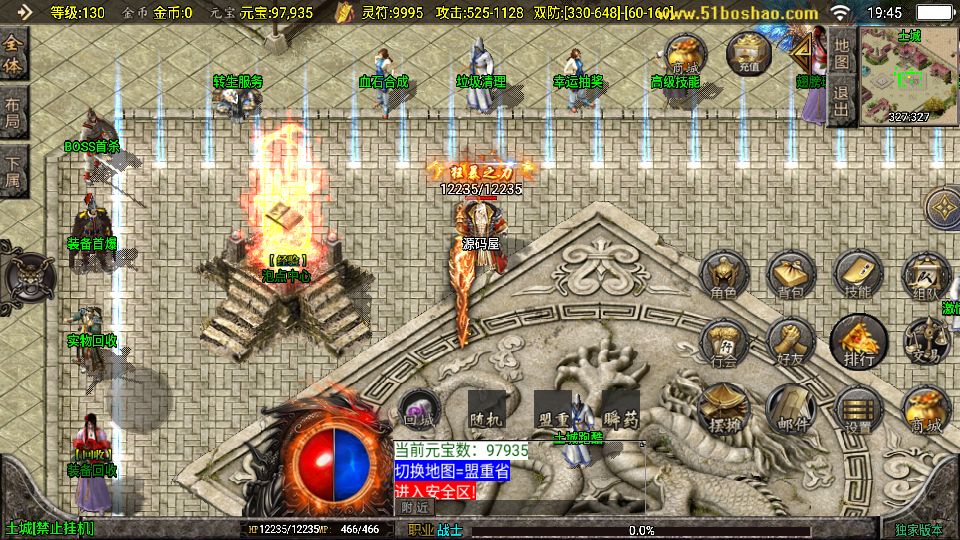Open the 角色 character panel
Screen dimensions: 960x540
click(x=724, y=276)
